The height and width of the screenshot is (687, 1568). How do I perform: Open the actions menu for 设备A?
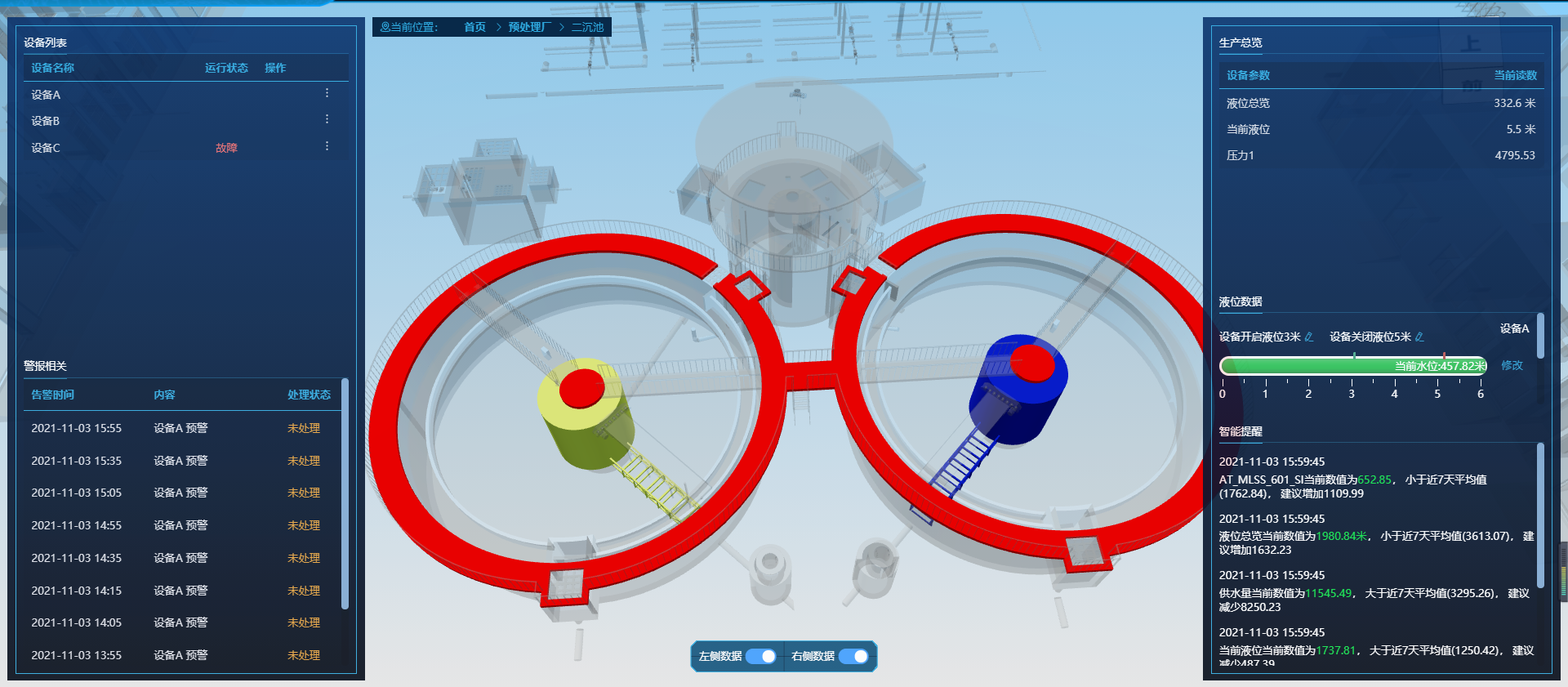point(327,93)
